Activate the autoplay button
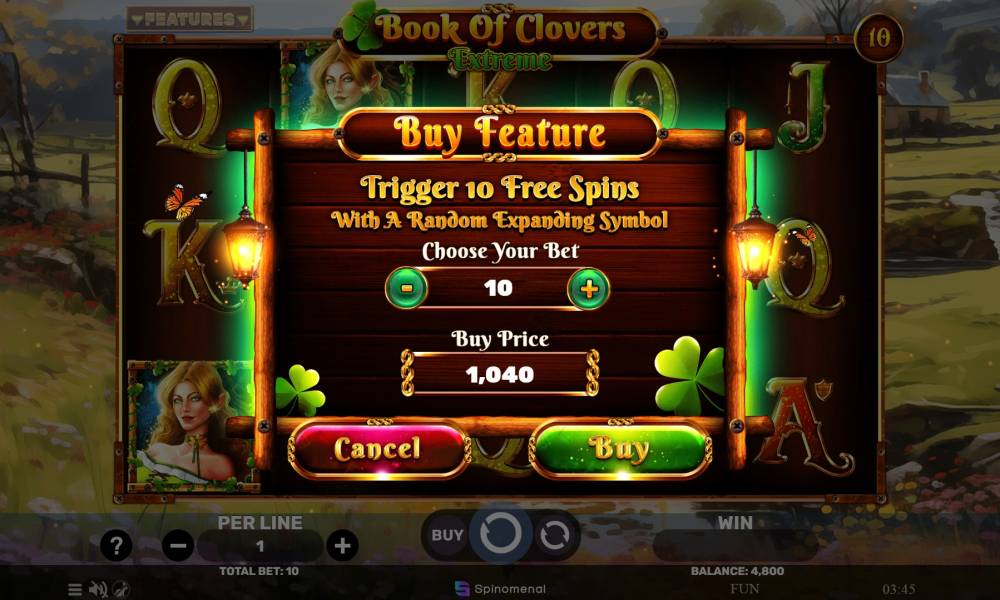Viewport: 1000px width, 600px height. click(554, 536)
